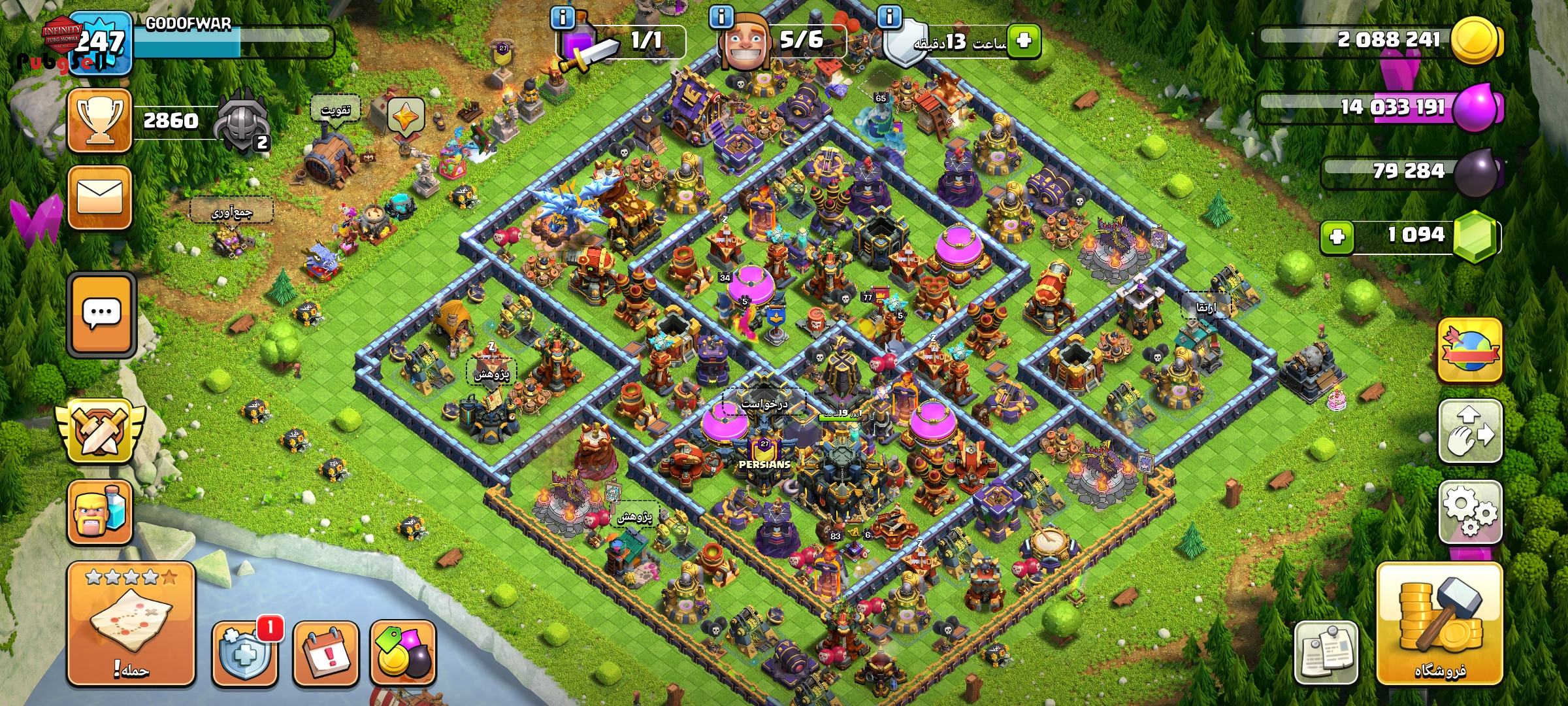Open the chat speech bubble
Image resolution: width=1568 pixels, height=706 pixels.
pos(101,315)
